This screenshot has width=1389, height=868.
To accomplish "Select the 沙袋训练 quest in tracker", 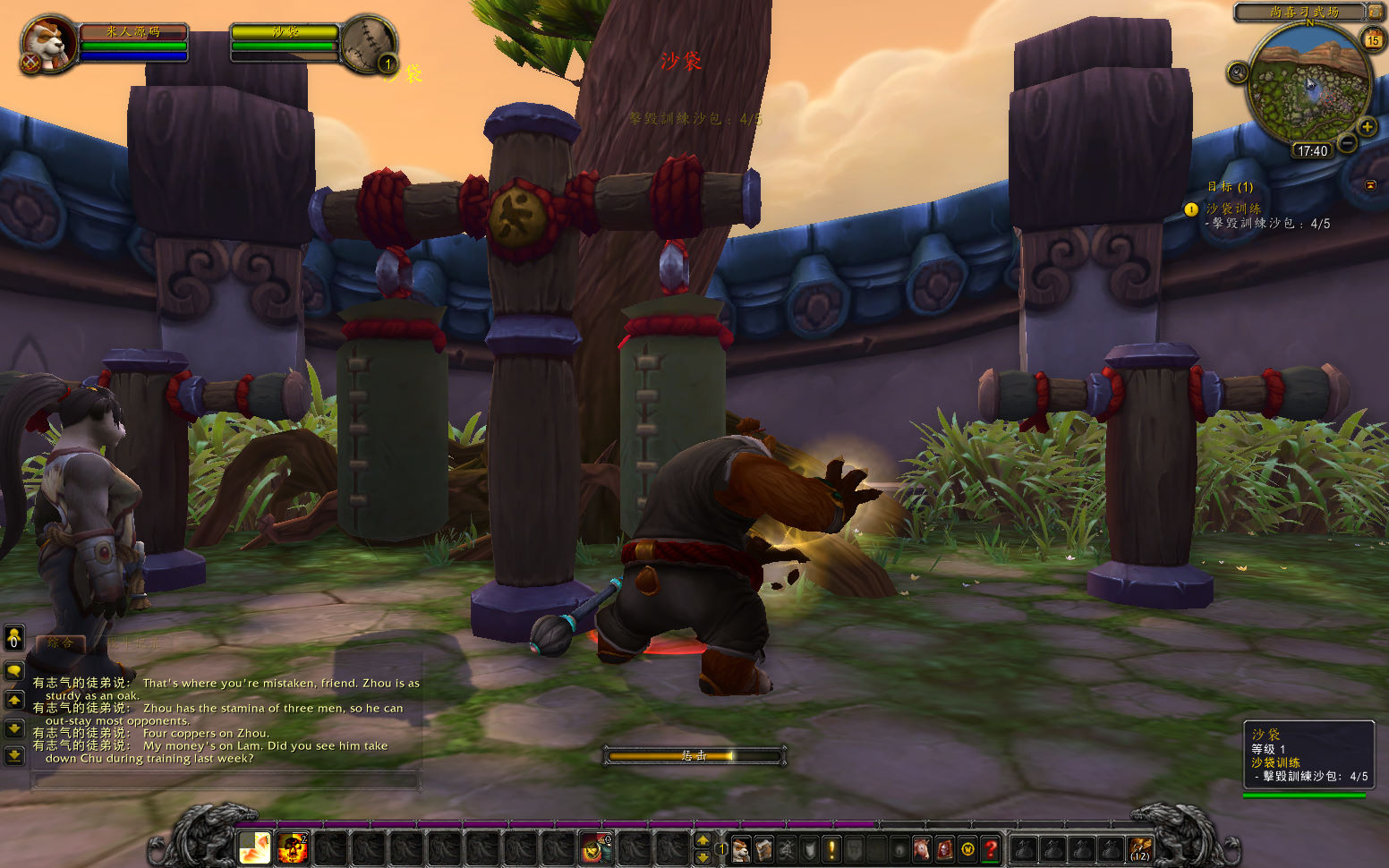I will point(1233,208).
